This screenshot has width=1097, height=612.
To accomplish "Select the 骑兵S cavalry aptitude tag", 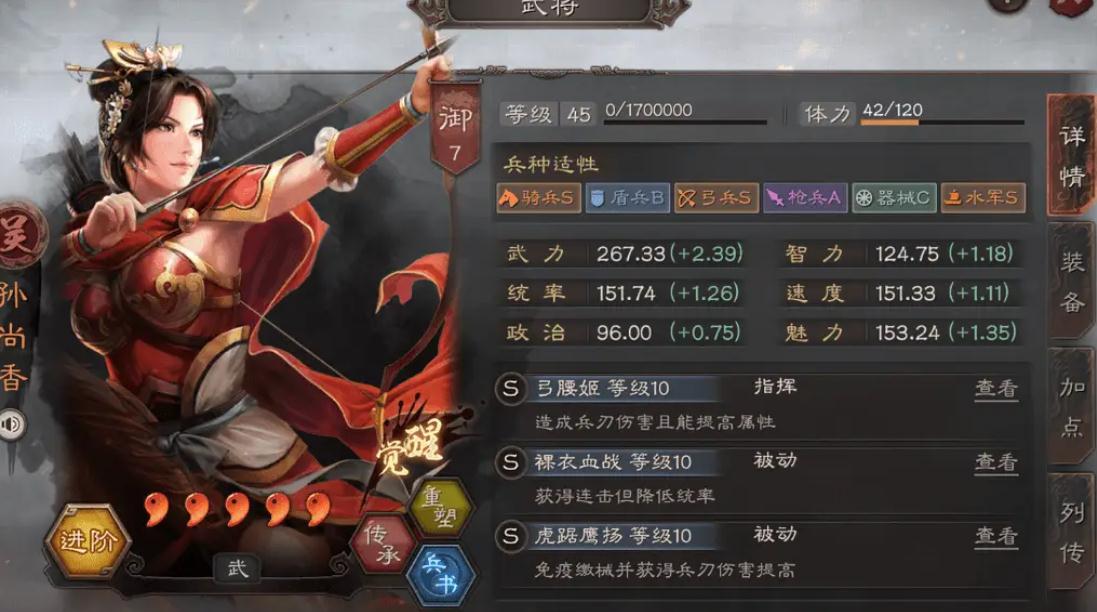I will [x=537, y=198].
